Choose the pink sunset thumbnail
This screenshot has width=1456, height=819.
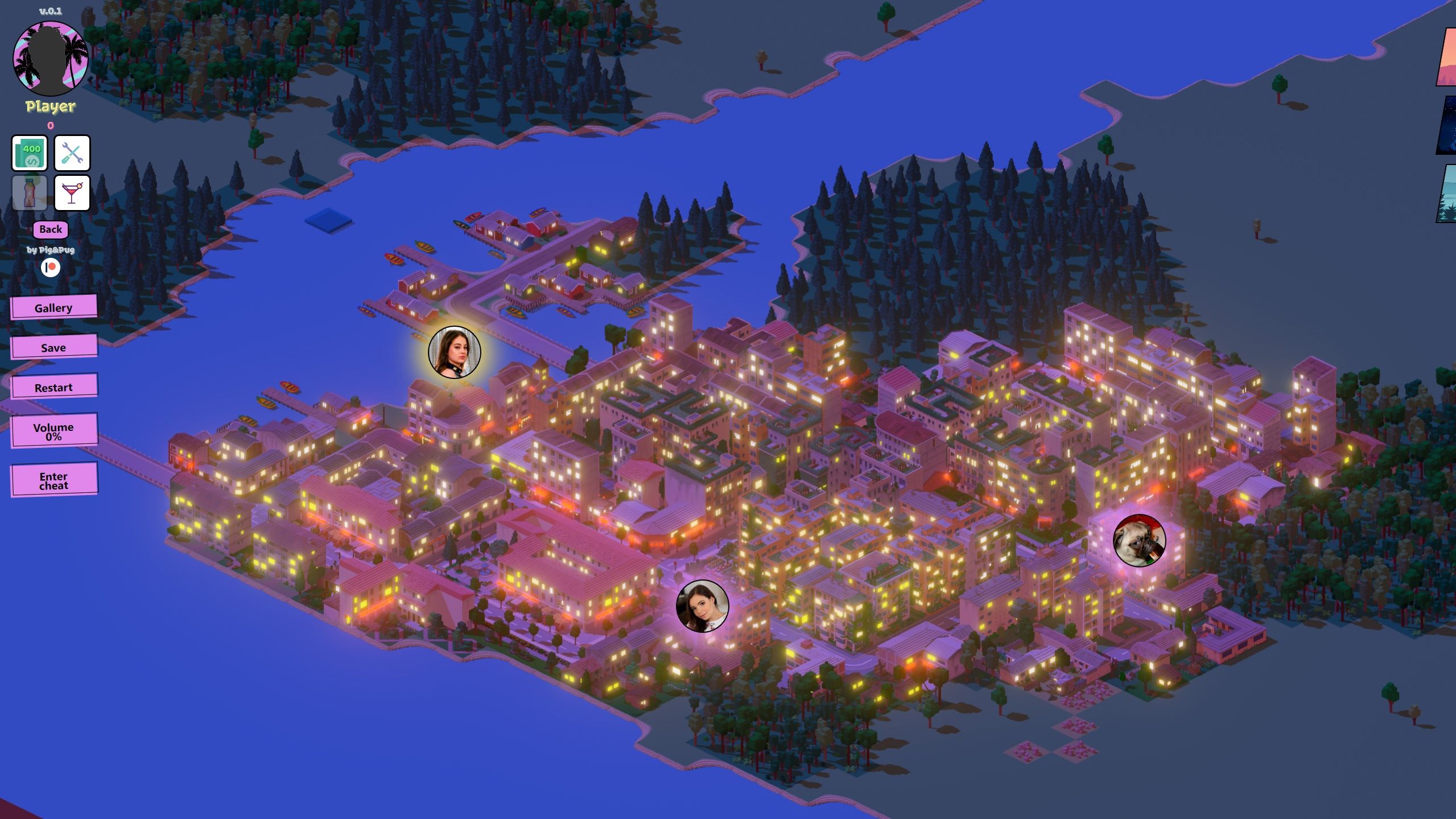tap(1447, 57)
